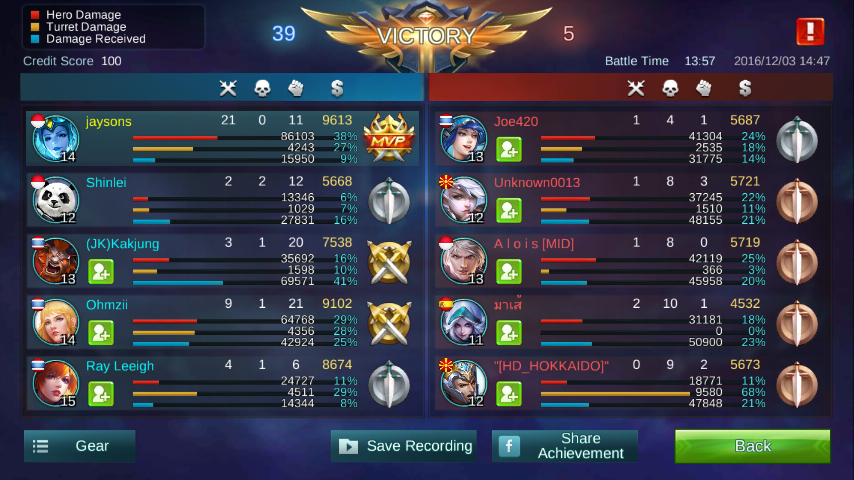Select jaysons' hero portrait
Viewport: 854px width, 480px height.
point(54,138)
